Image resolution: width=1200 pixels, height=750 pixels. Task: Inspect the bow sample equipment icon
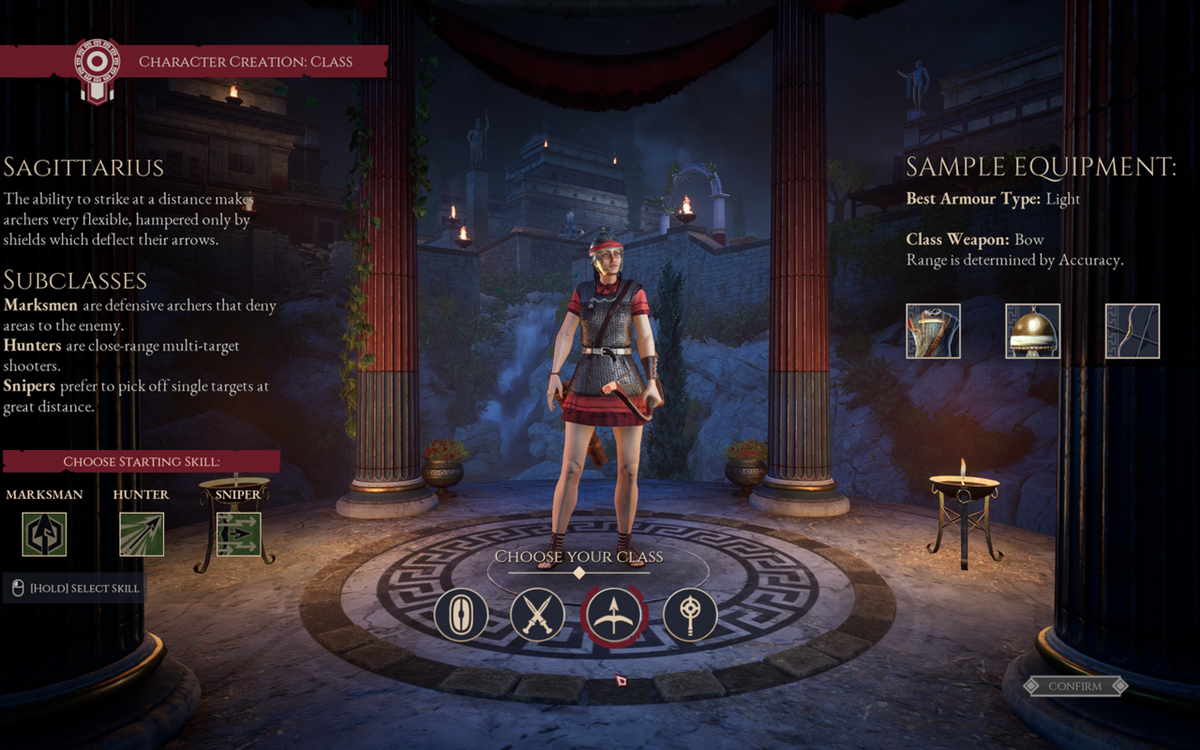[1132, 331]
